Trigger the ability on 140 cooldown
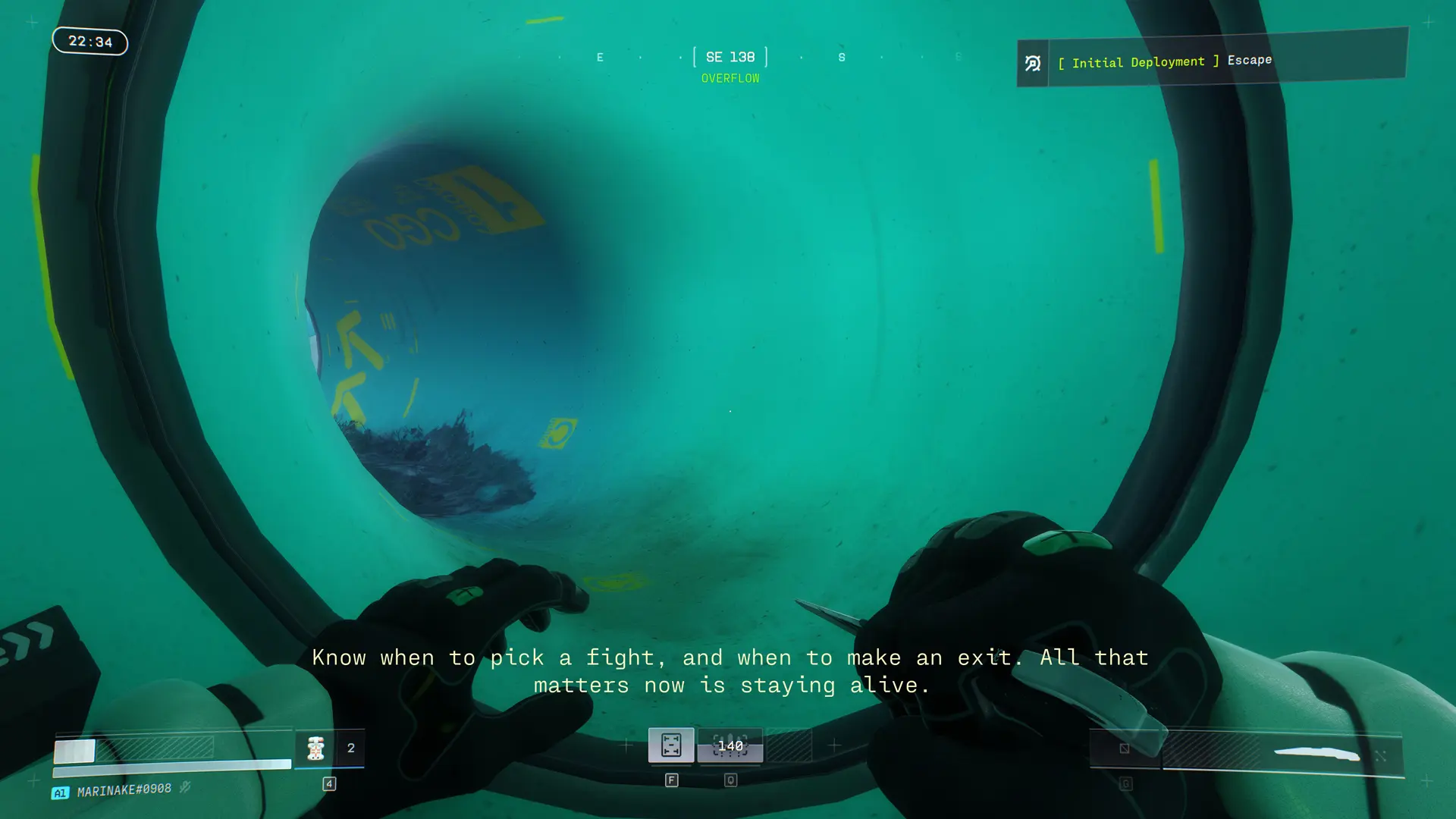The width and height of the screenshot is (1456, 819). coord(730,746)
